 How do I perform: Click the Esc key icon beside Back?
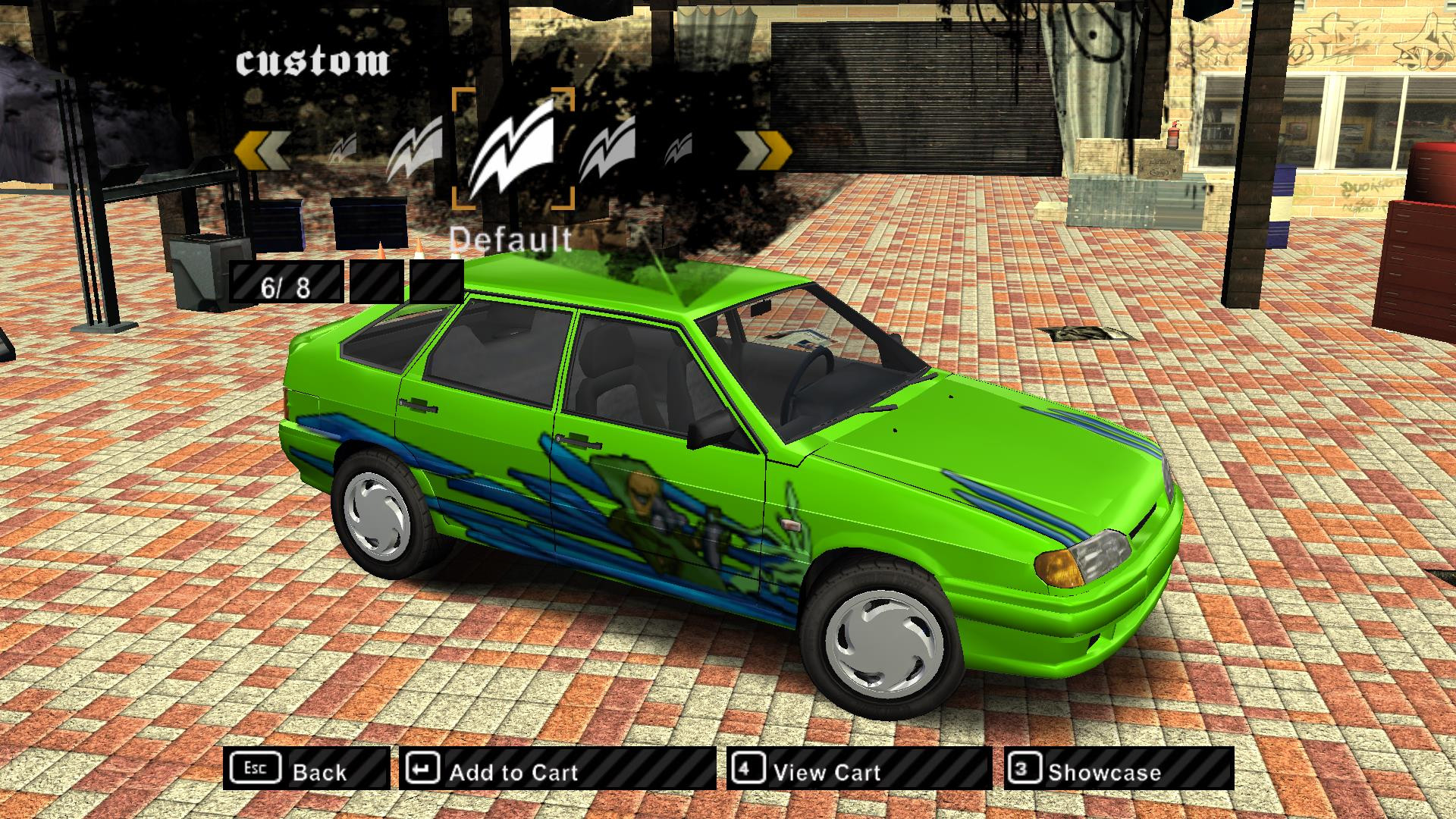(257, 770)
